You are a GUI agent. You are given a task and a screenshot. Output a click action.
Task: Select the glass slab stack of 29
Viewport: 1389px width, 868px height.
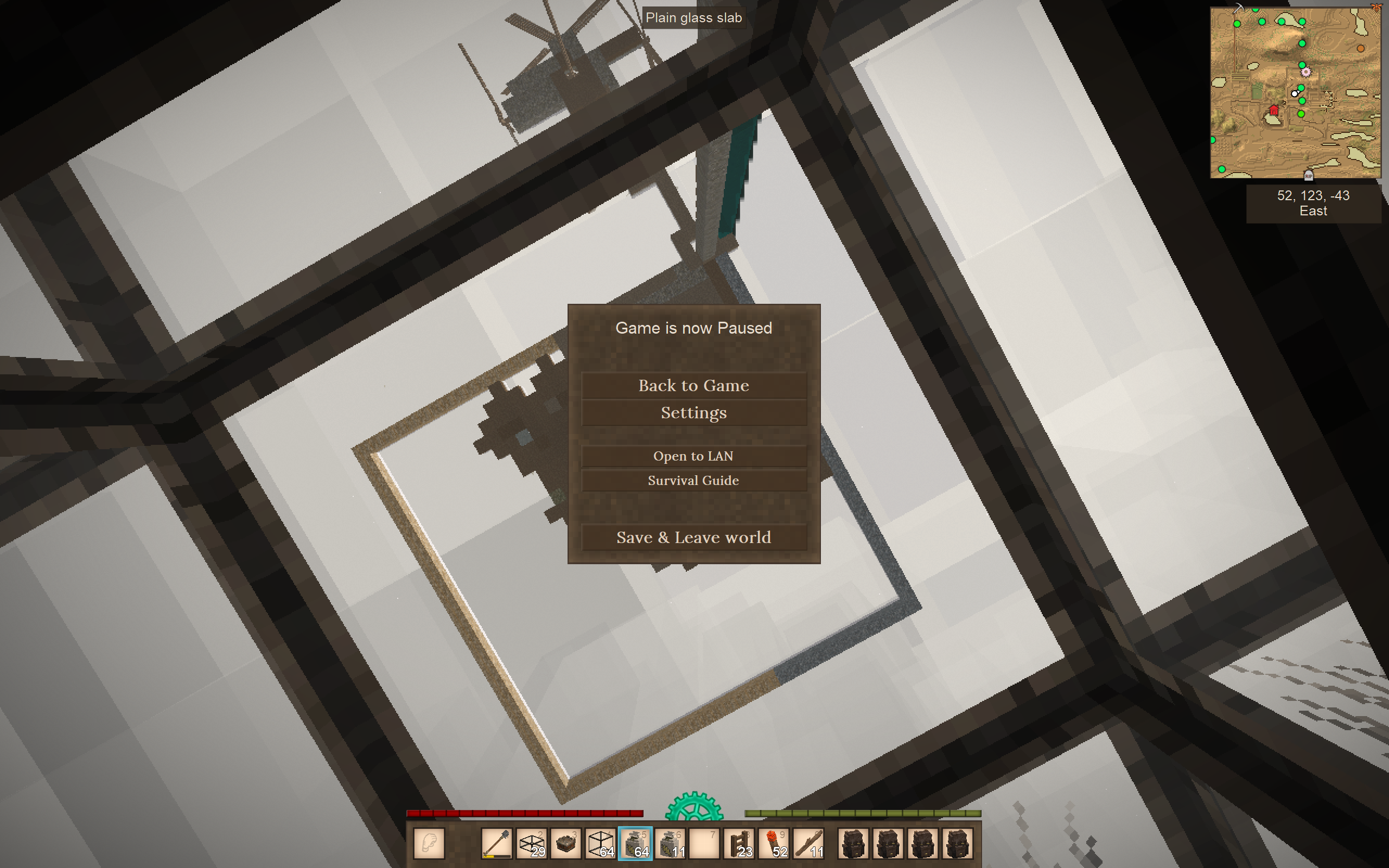pos(532,843)
